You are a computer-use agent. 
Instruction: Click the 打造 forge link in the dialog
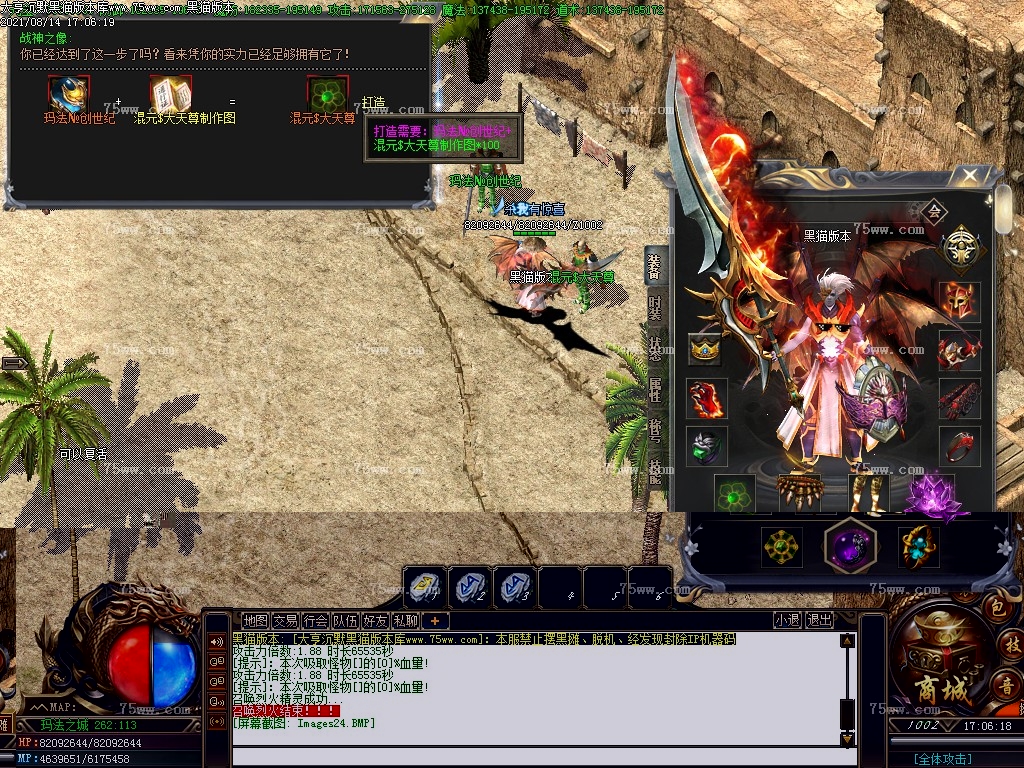373,103
